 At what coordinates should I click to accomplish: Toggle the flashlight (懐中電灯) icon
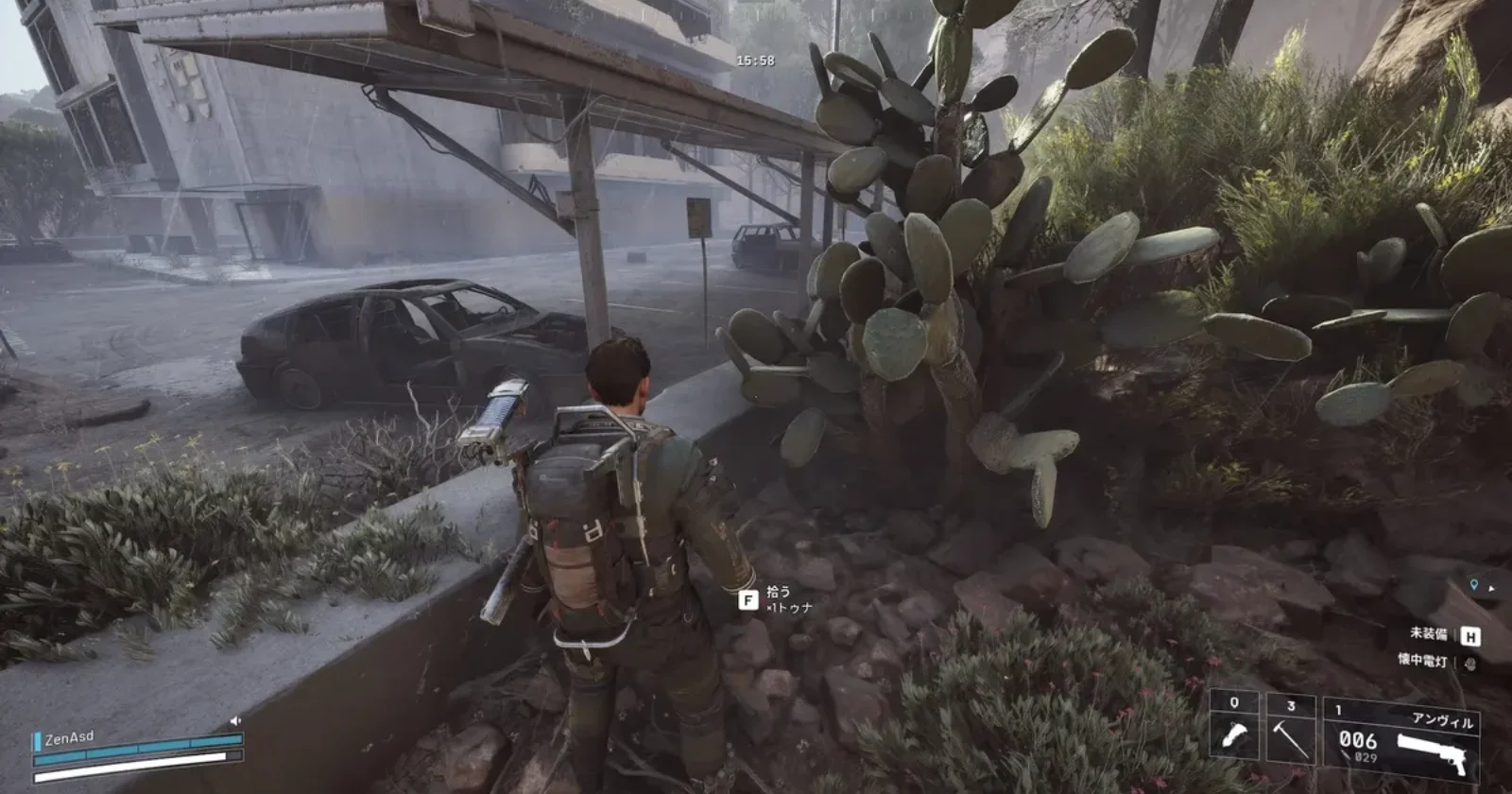click(1470, 663)
